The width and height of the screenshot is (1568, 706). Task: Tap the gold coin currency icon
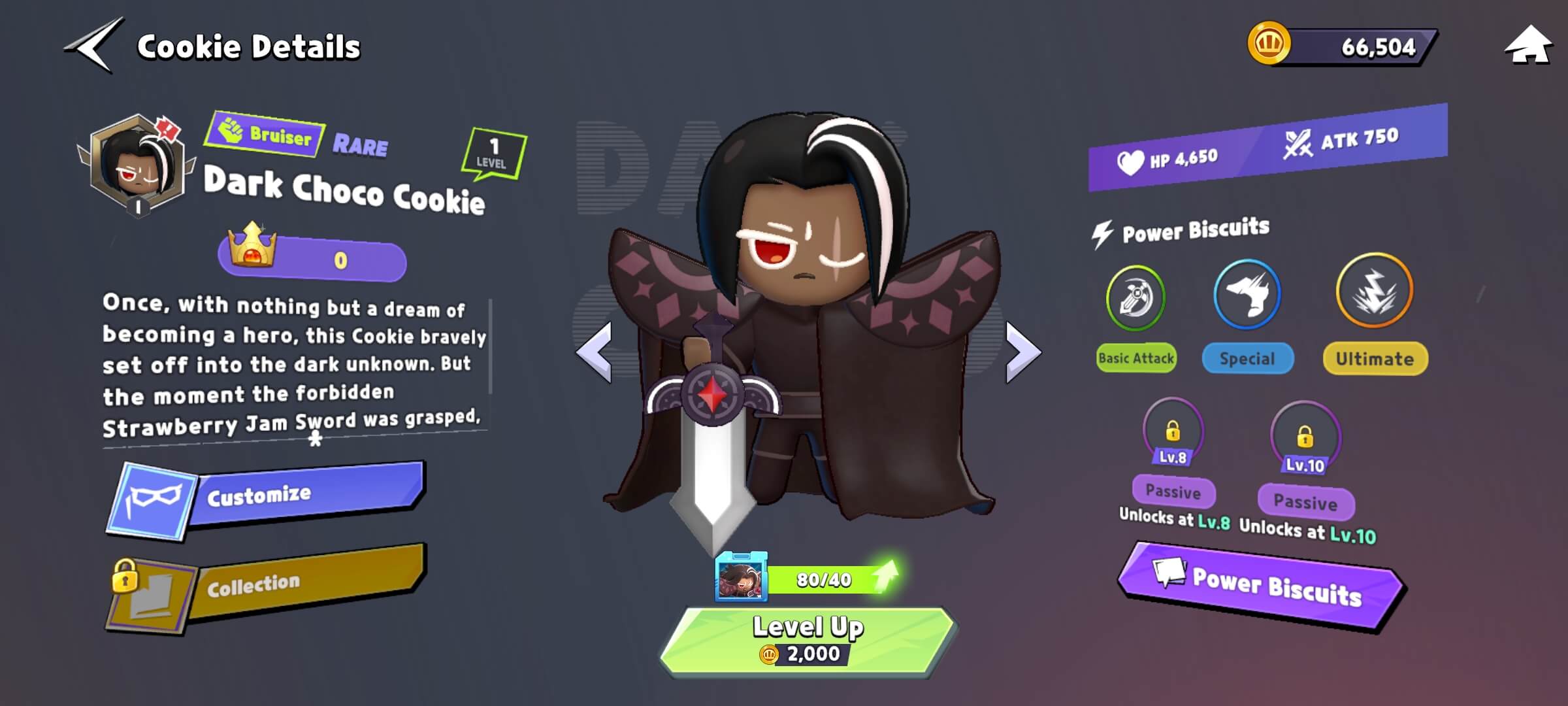point(1268,44)
